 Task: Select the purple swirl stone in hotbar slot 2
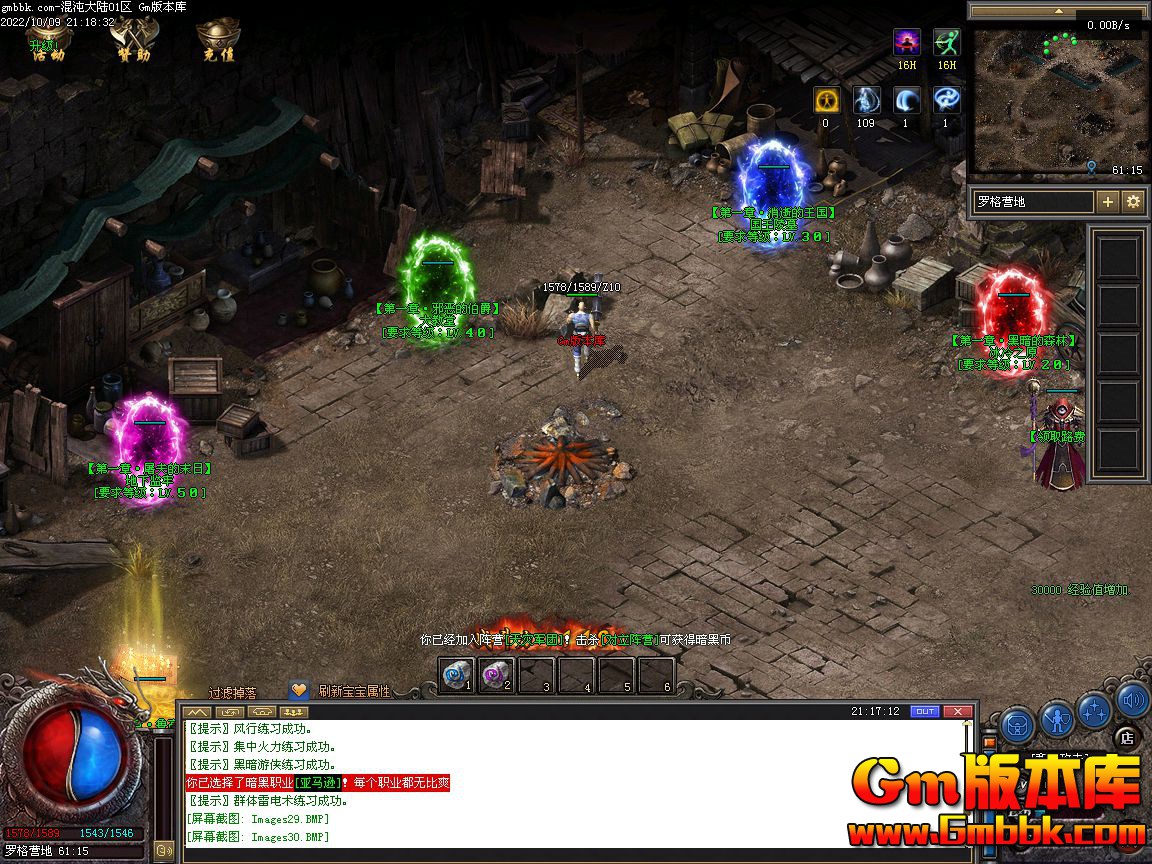496,676
